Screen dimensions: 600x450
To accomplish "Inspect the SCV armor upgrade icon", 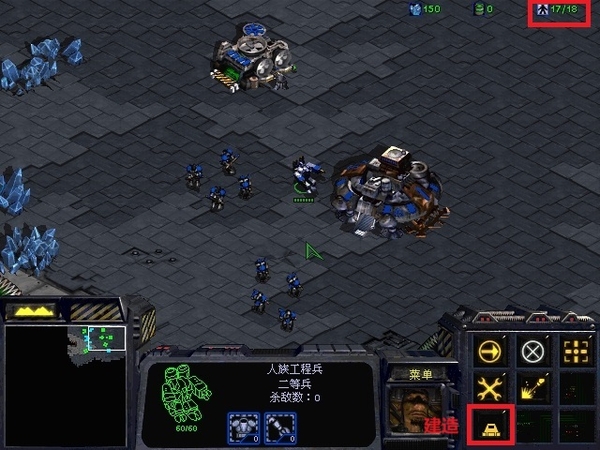I will click(243, 426).
